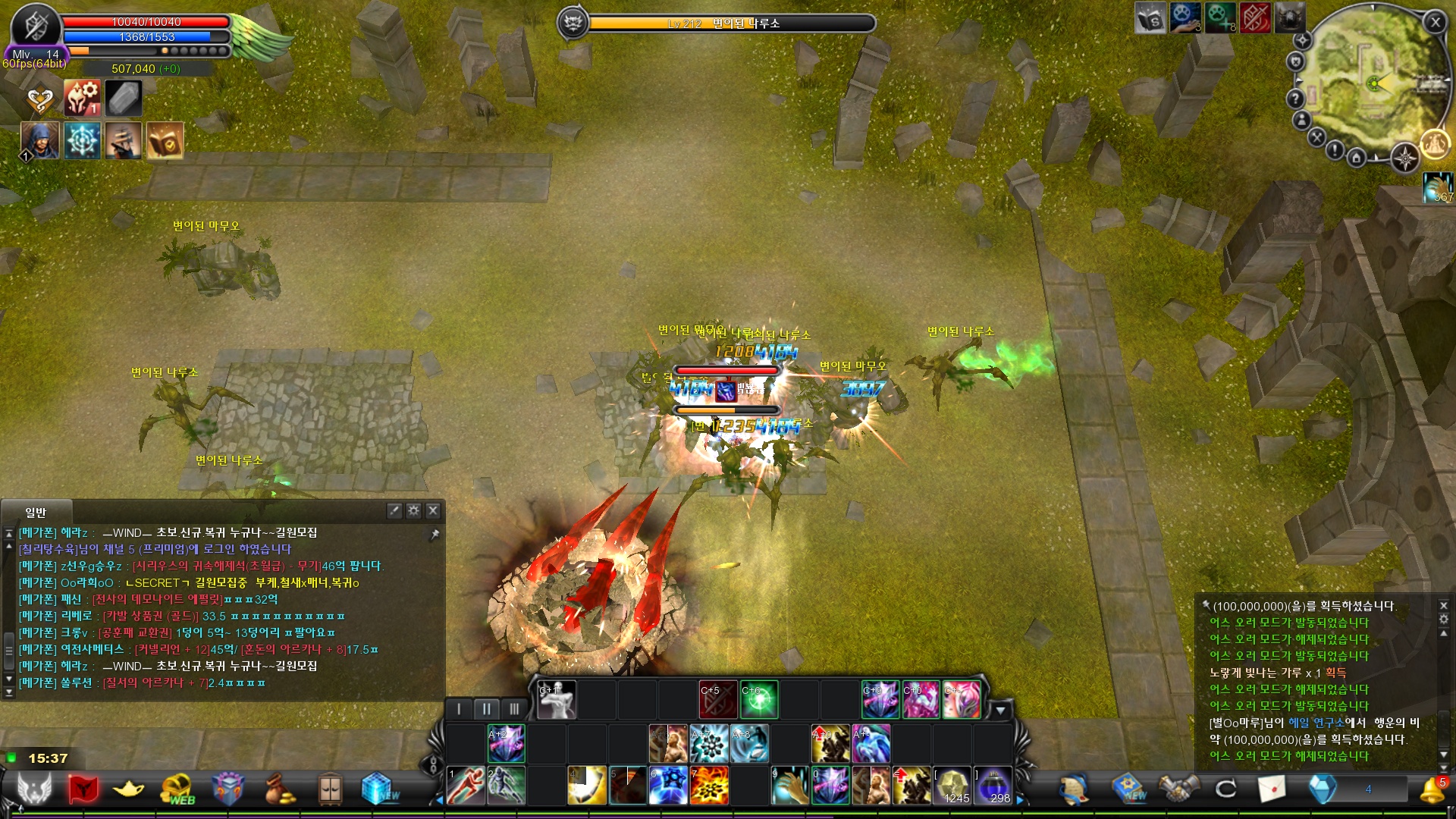
Task: Click the question mark button beside the minimap
Action: 1295,99
